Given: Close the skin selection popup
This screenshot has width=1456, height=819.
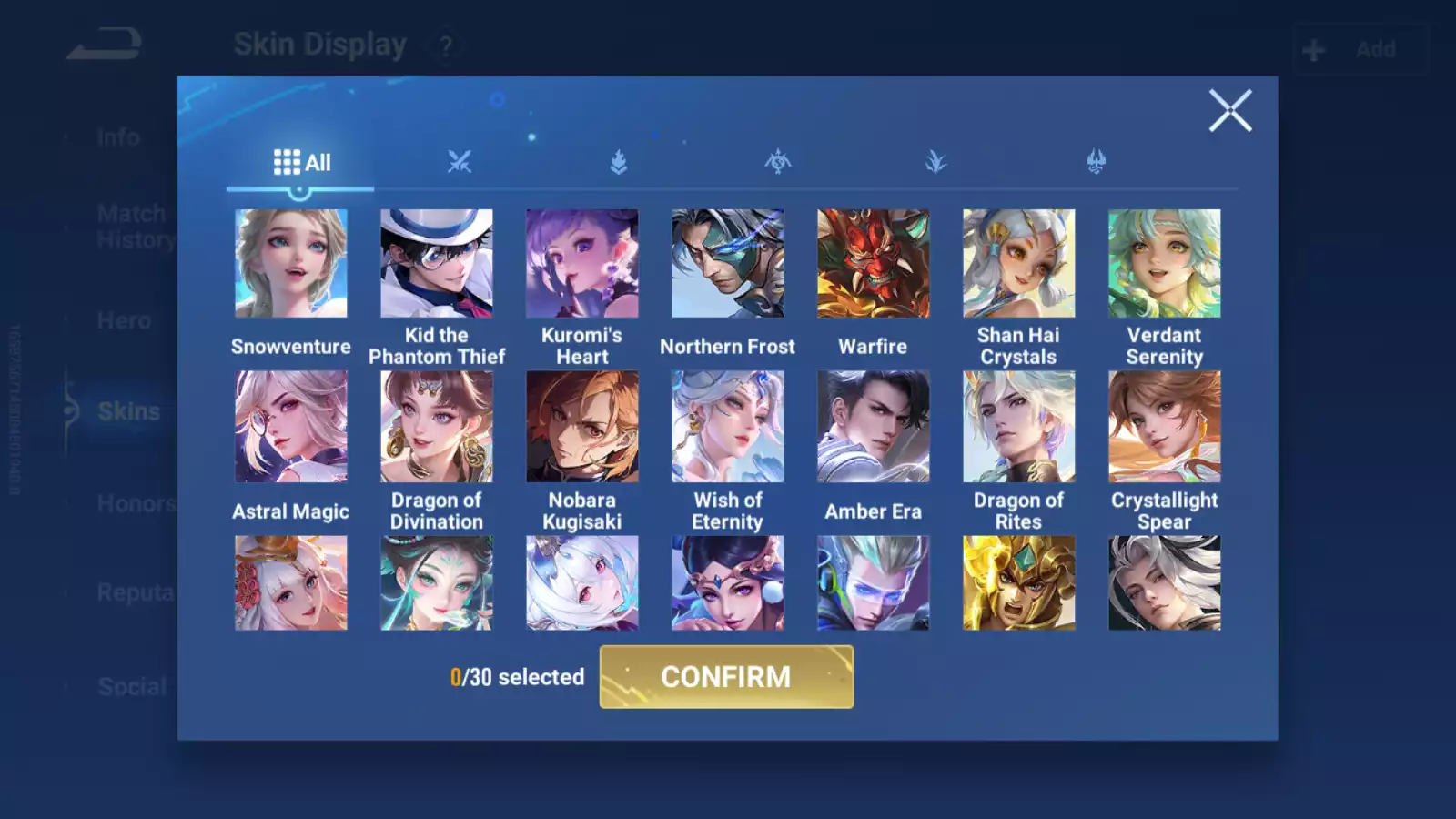Looking at the screenshot, I should coord(1230,111).
